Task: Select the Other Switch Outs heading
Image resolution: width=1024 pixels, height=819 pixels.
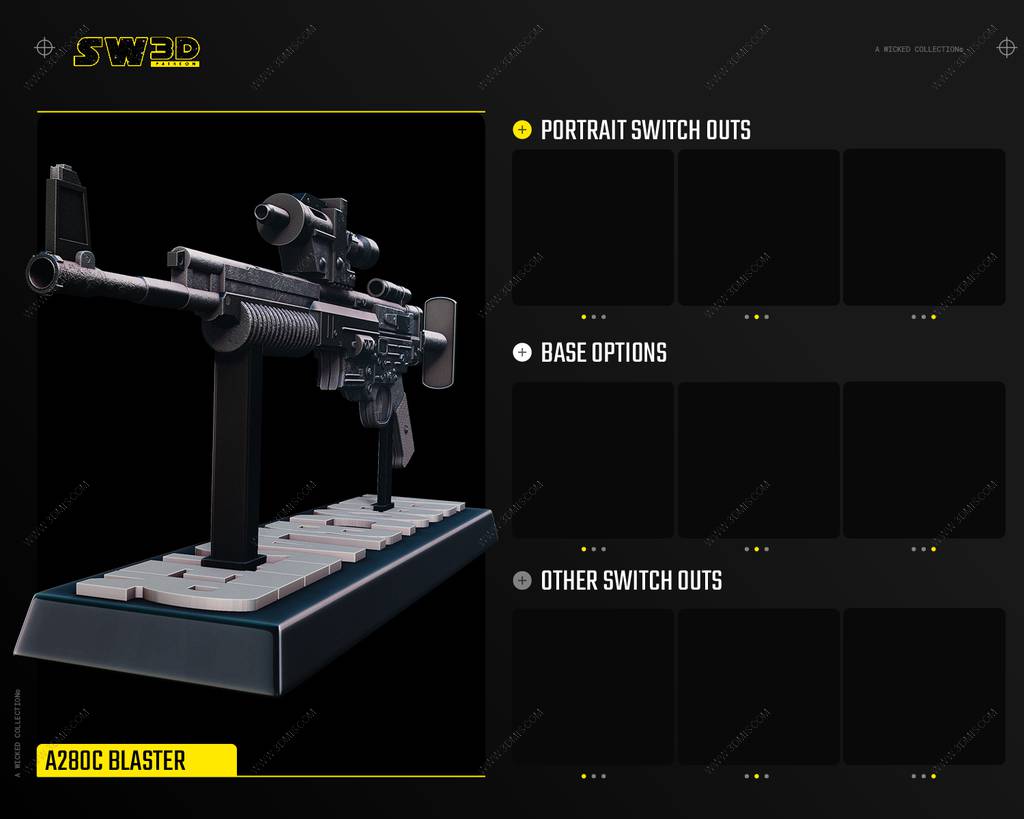Action: [x=631, y=580]
